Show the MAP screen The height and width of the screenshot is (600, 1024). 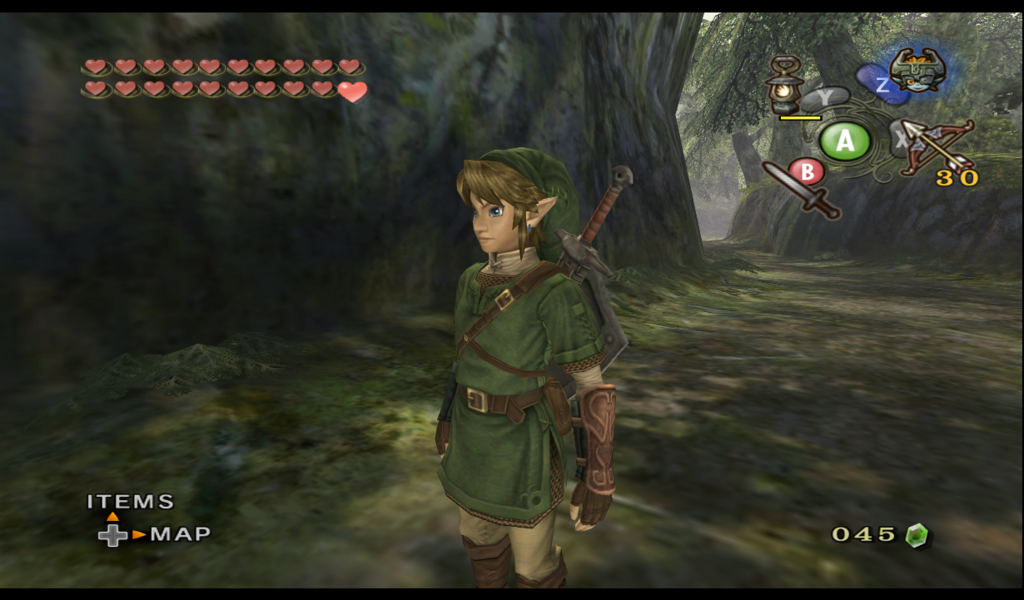click(180, 534)
